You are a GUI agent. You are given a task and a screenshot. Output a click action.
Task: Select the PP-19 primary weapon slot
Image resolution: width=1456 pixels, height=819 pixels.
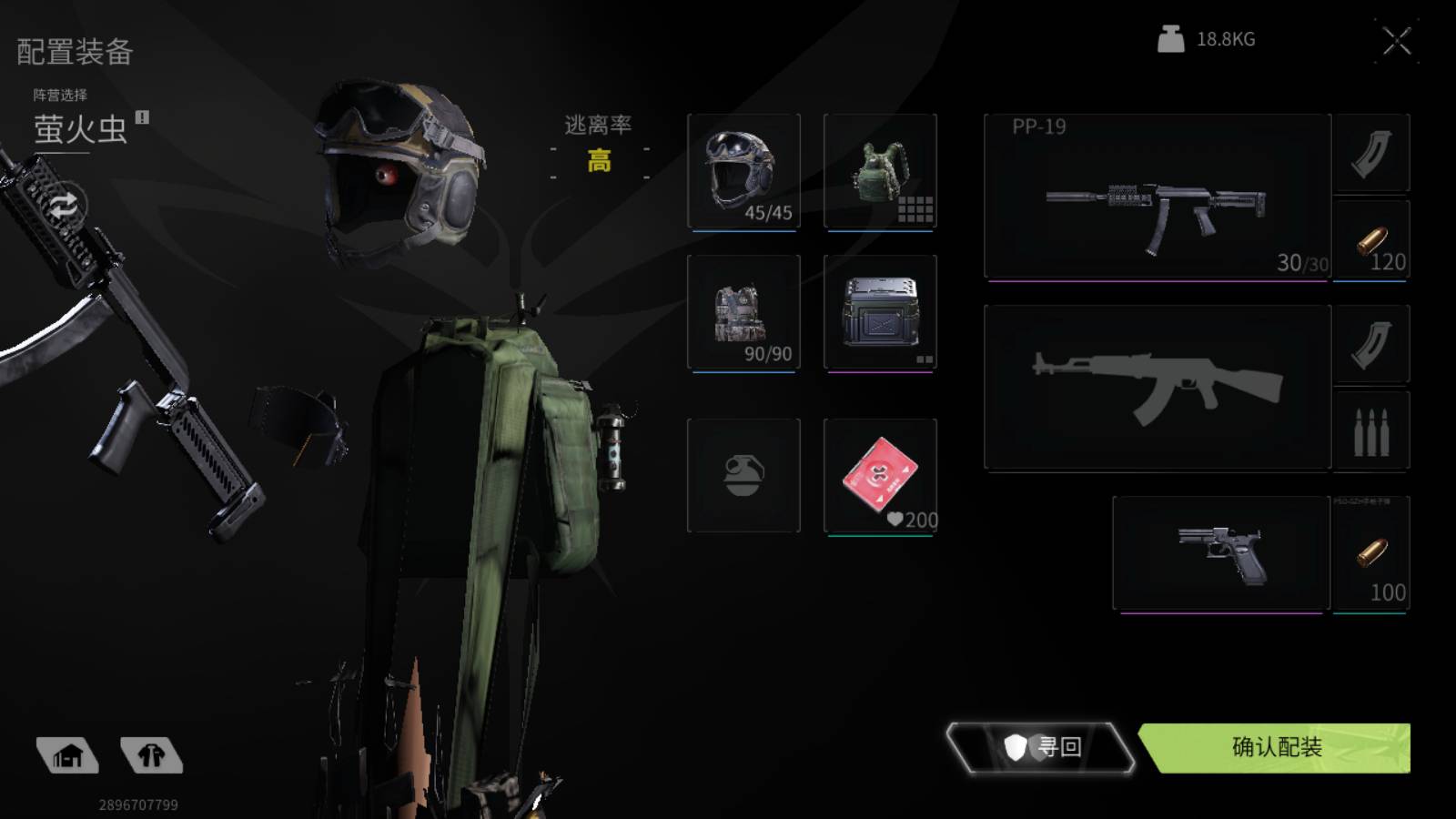click(1157, 196)
